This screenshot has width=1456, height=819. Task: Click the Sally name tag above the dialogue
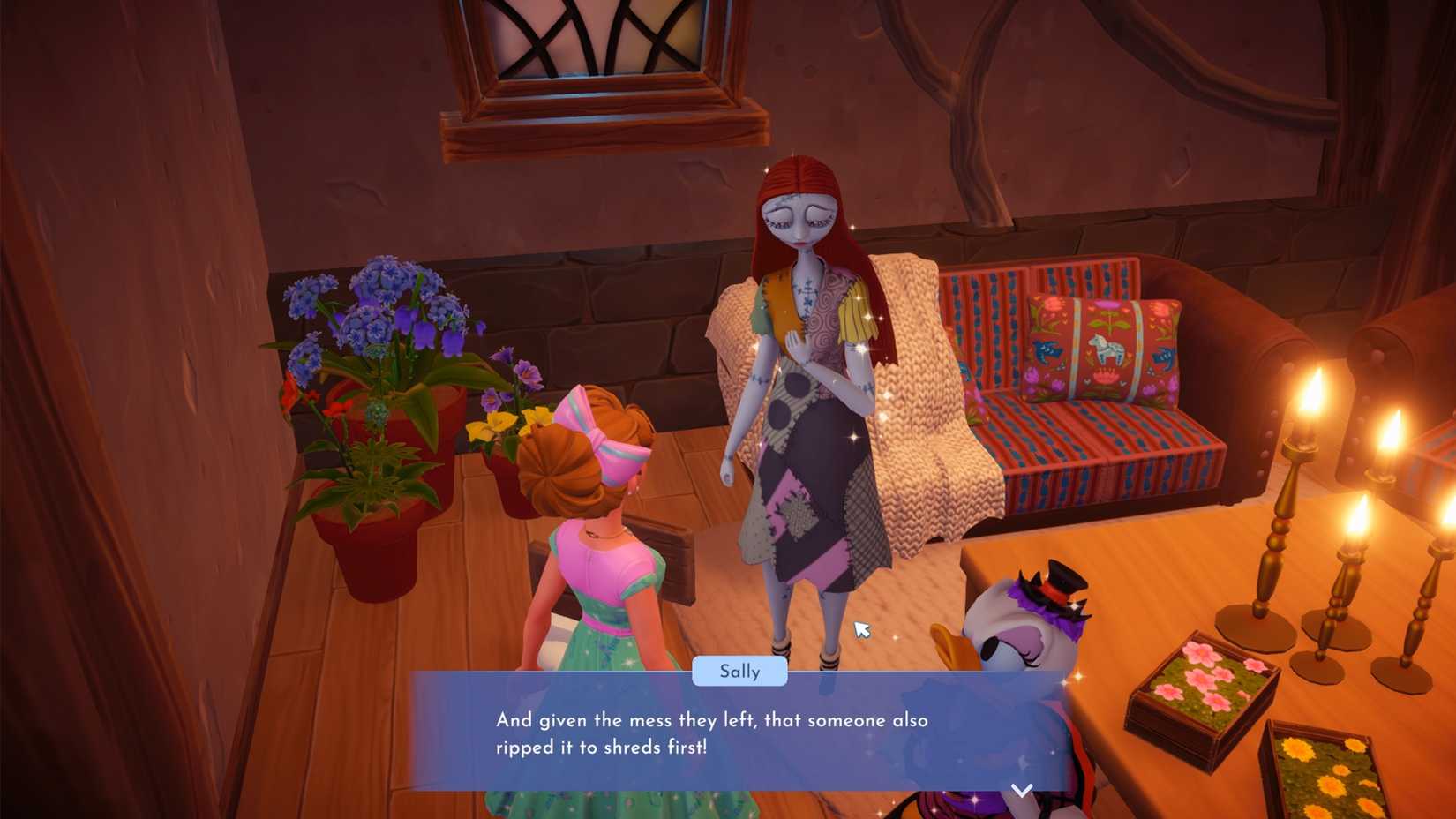click(740, 672)
